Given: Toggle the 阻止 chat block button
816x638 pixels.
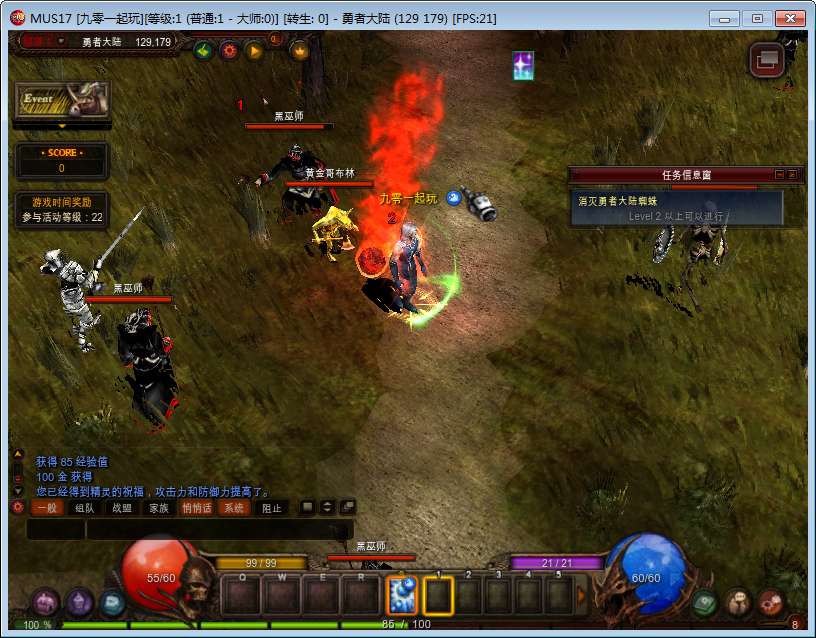Looking at the screenshot, I should 272,508.
